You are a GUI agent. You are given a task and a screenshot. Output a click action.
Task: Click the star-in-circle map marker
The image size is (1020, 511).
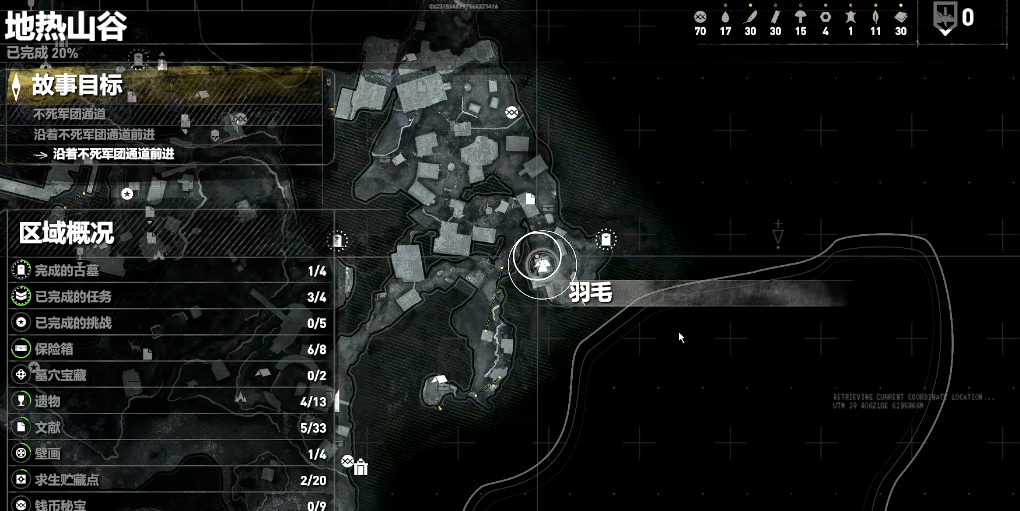(128, 193)
